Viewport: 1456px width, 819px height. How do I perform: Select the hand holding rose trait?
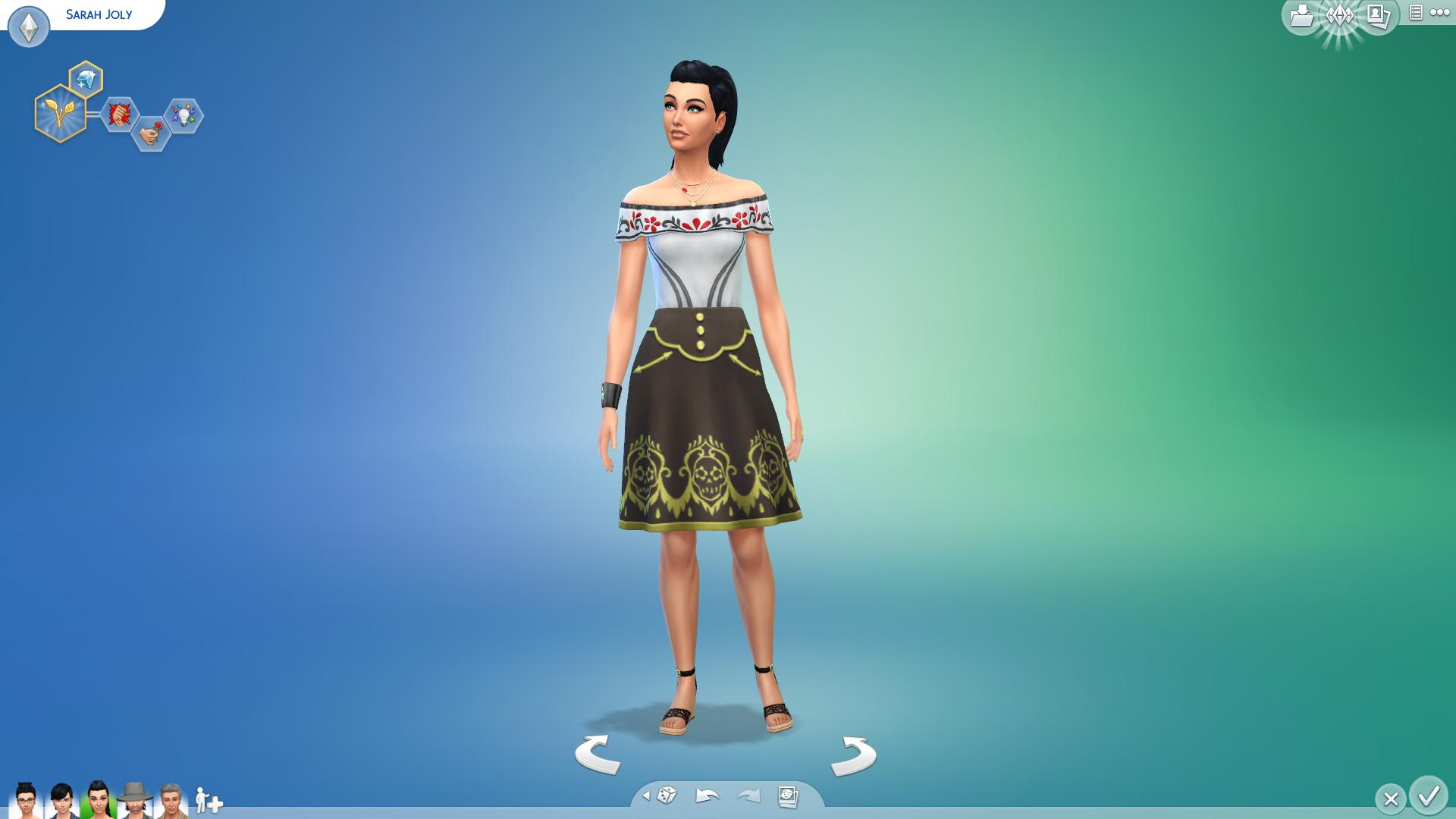[151, 133]
